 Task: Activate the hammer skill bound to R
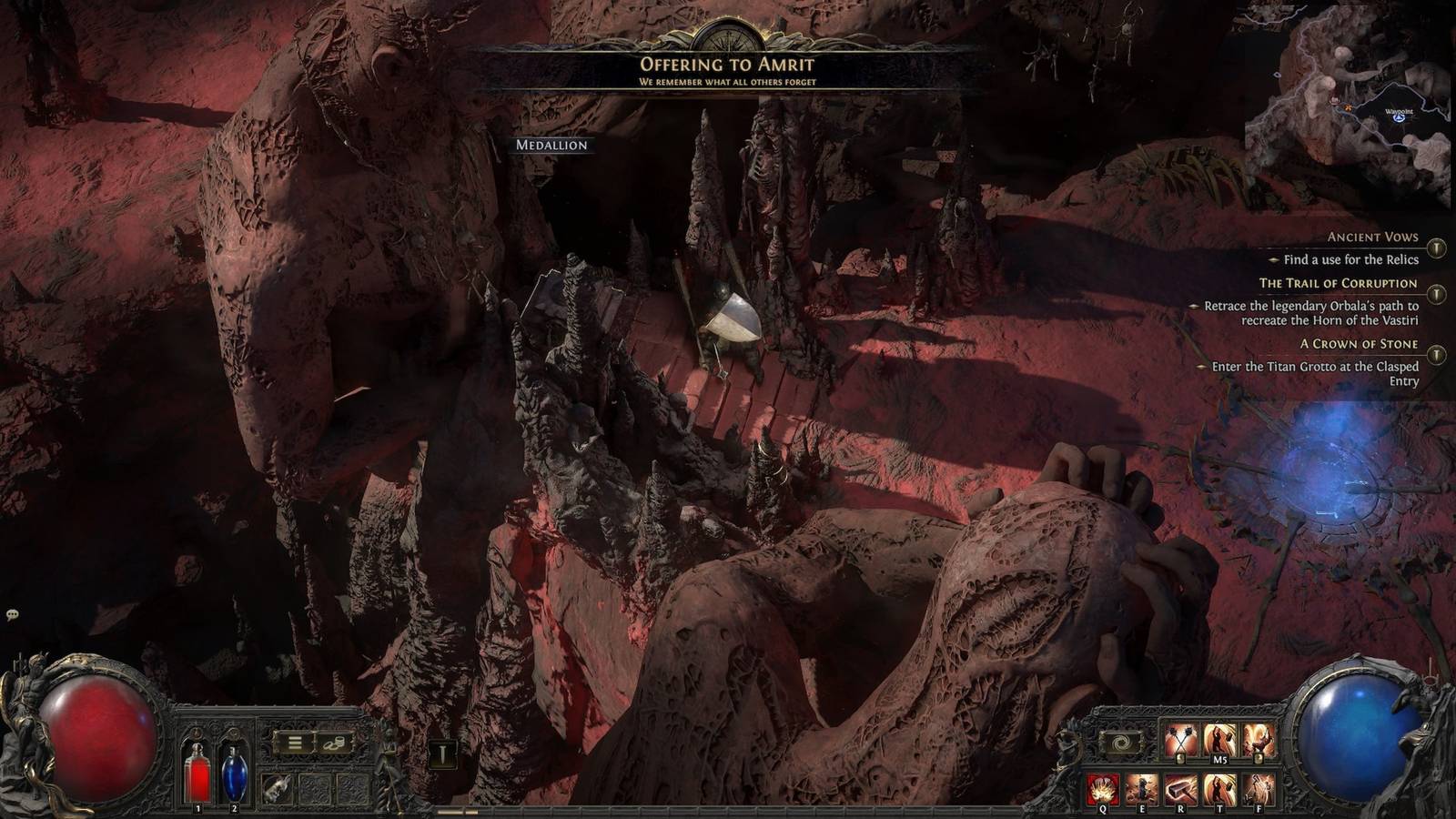[x=1181, y=787]
